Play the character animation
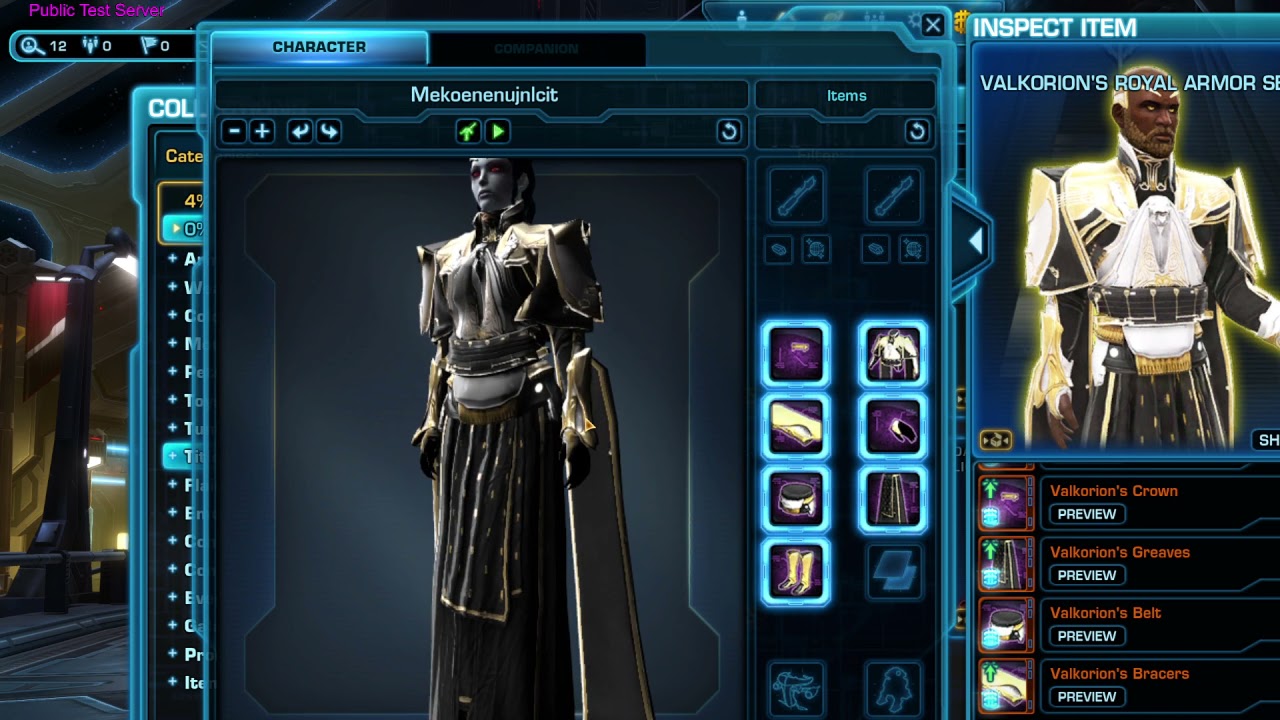The width and height of the screenshot is (1280, 720). [497, 131]
